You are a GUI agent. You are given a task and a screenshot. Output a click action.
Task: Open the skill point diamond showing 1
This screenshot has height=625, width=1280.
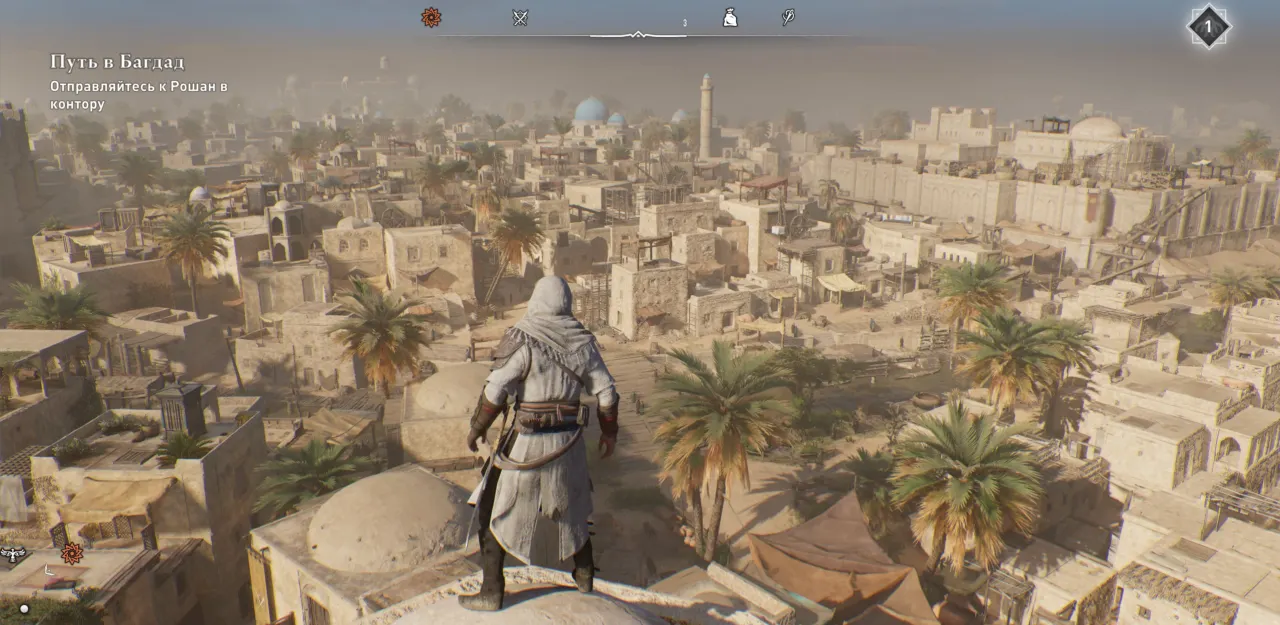1208,27
